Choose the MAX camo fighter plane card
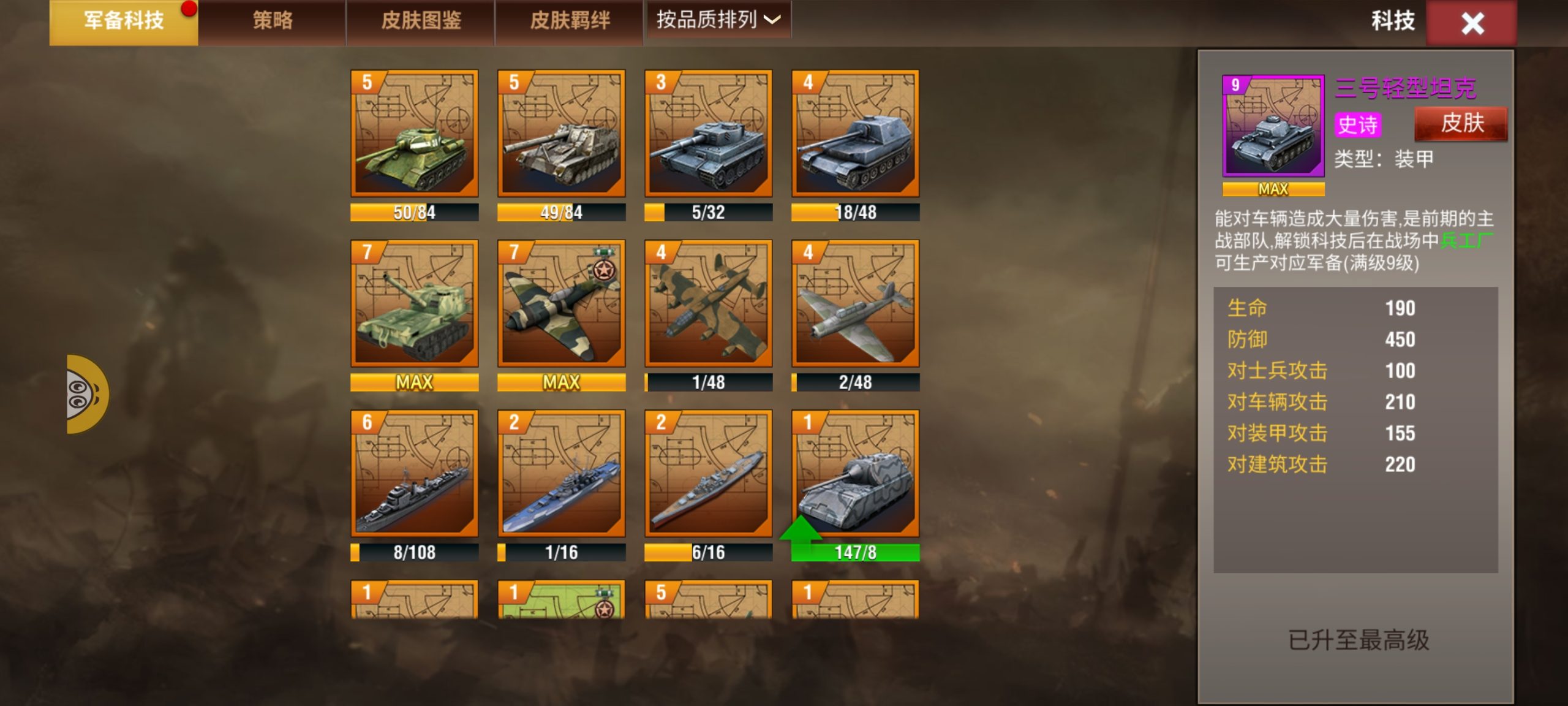Image resolution: width=1568 pixels, height=706 pixels. tap(562, 304)
